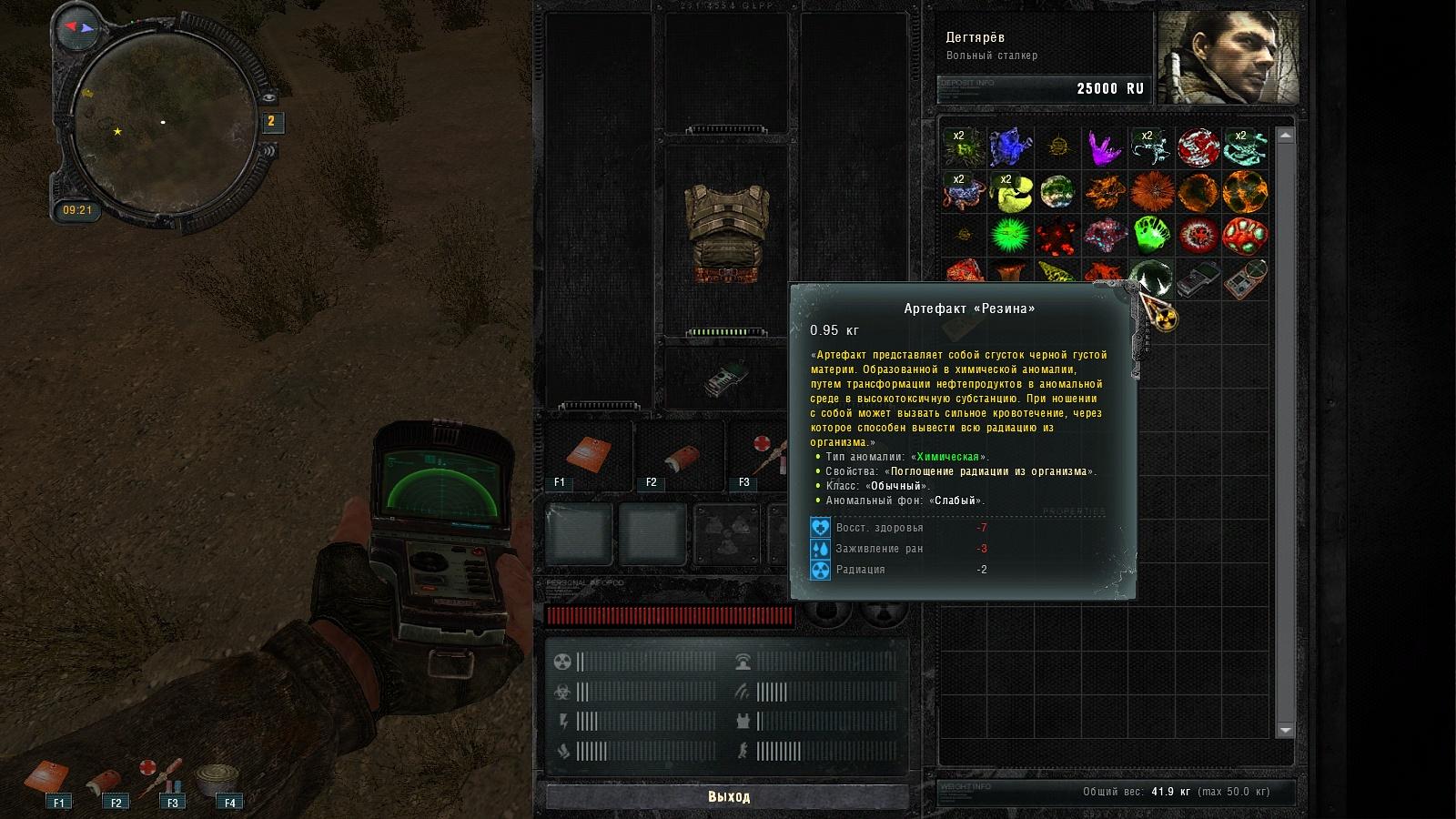The height and width of the screenshot is (819, 1456).
Task: Use the orange medkit in F1 slot
Action: point(588,455)
